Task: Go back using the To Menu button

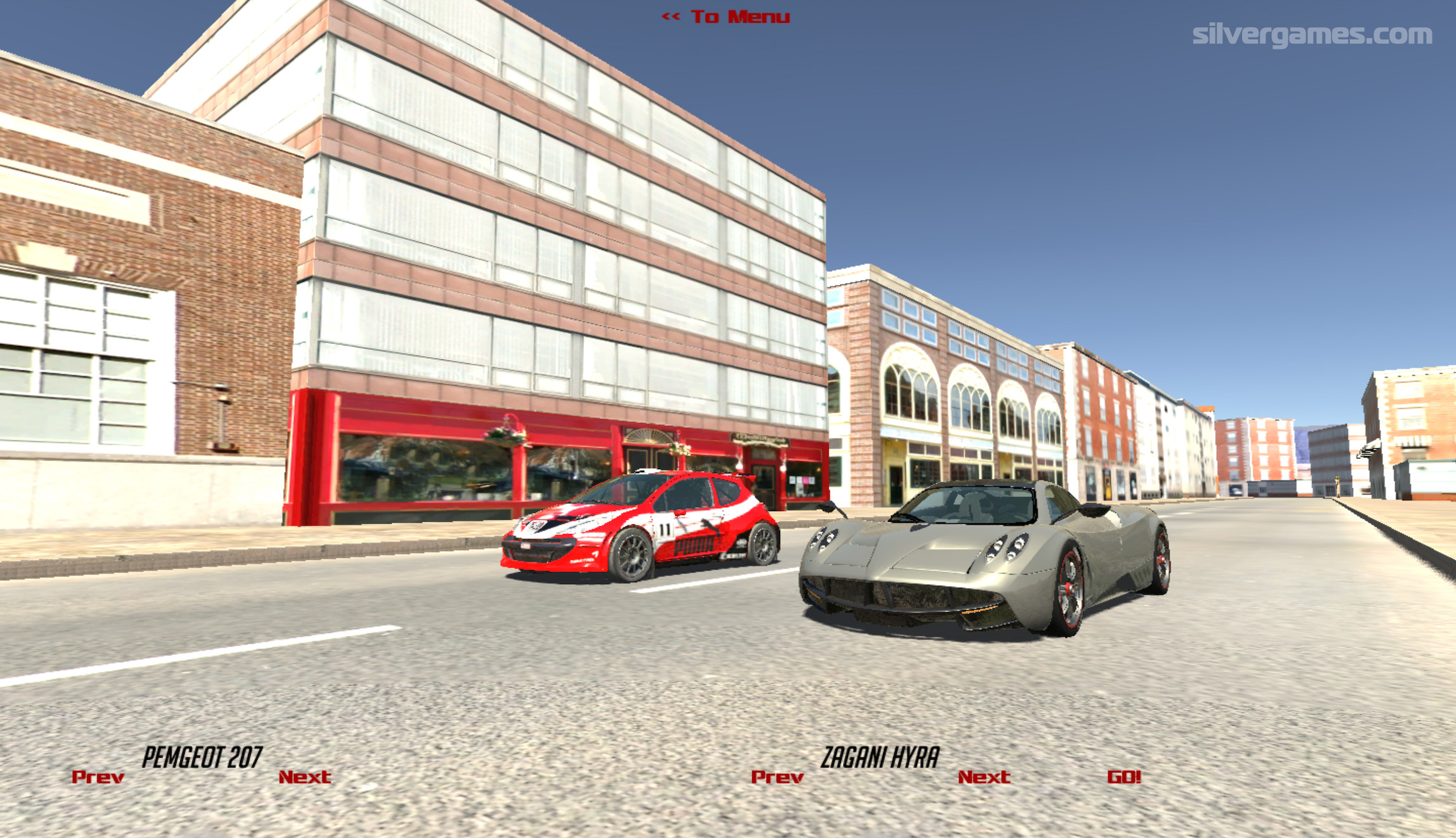Action: (x=725, y=17)
